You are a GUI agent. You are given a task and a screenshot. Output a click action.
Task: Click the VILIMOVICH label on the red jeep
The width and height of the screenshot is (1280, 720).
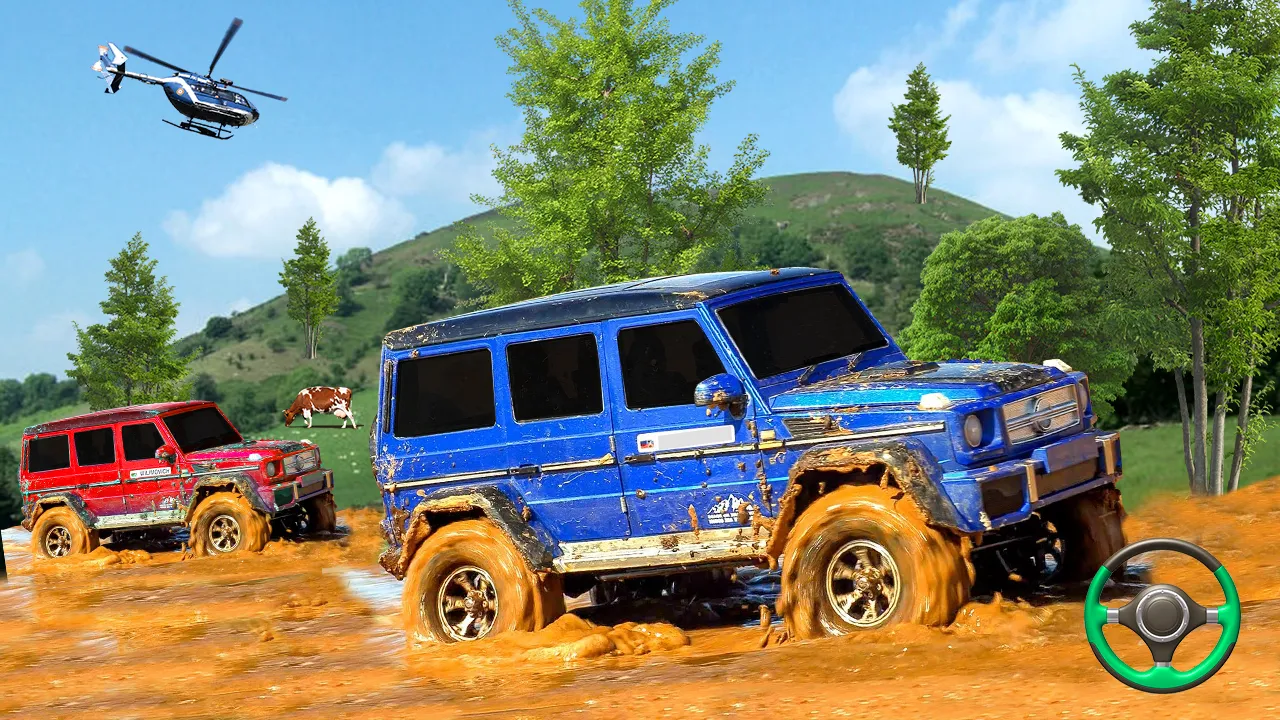tap(153, 472)
